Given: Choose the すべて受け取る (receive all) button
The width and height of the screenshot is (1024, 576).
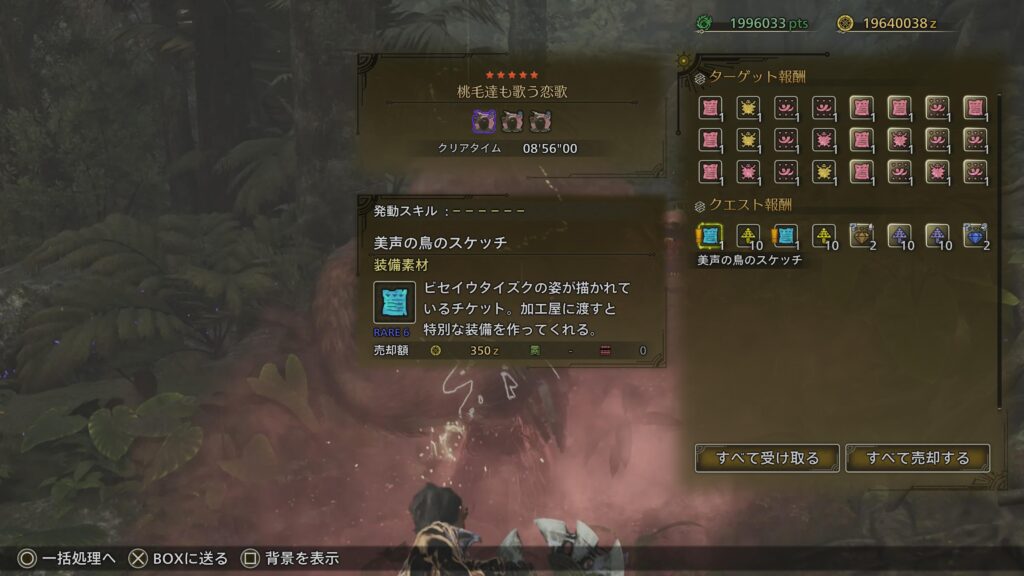Looking at the screenshot, I should [x=767, y=458].
